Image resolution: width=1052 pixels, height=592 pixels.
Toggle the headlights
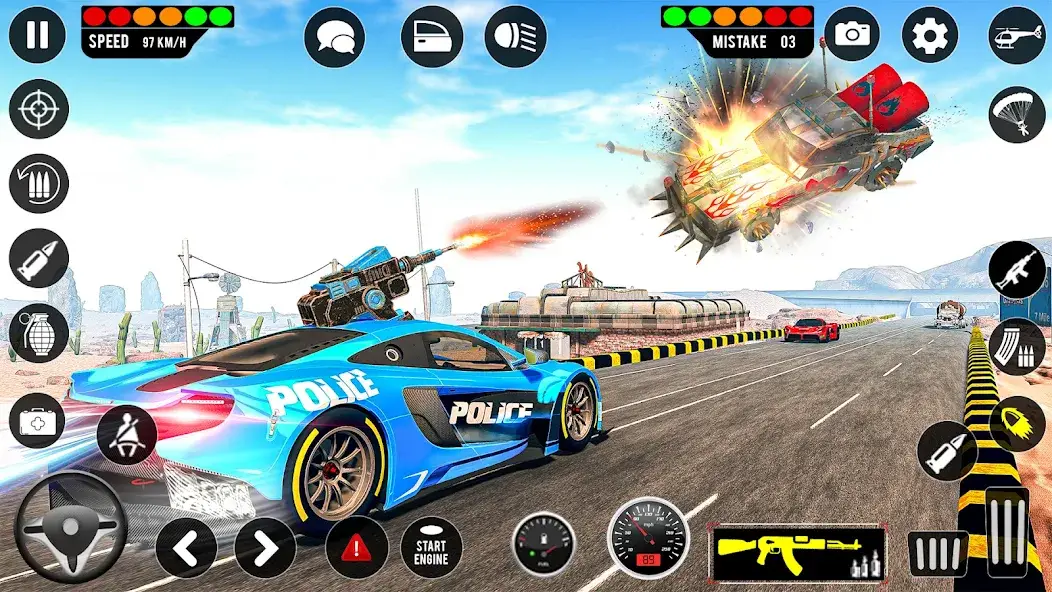[516, 37]
